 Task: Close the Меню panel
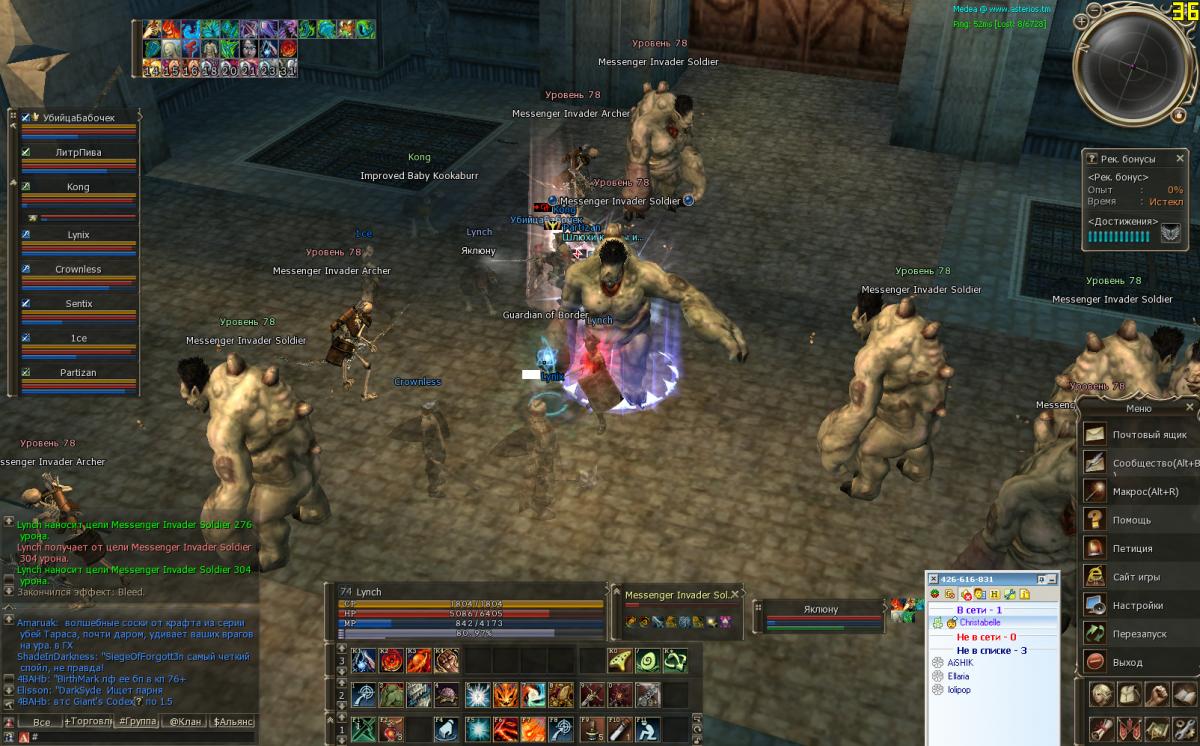click(x=1189, y=408)
